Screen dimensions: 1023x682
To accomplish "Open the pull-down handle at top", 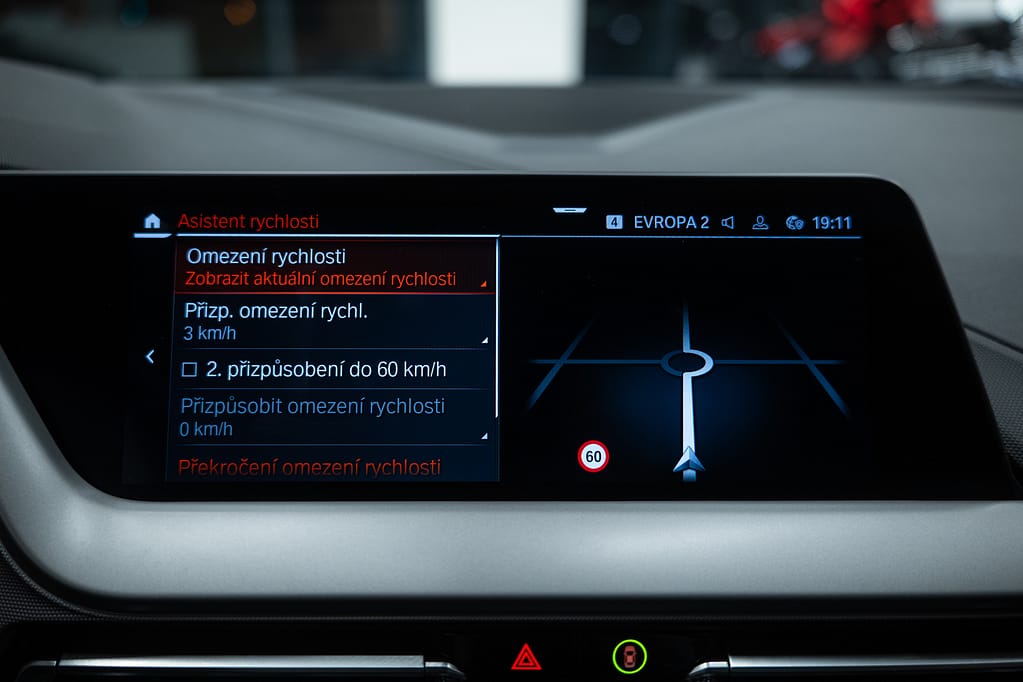I will (570, 210).
